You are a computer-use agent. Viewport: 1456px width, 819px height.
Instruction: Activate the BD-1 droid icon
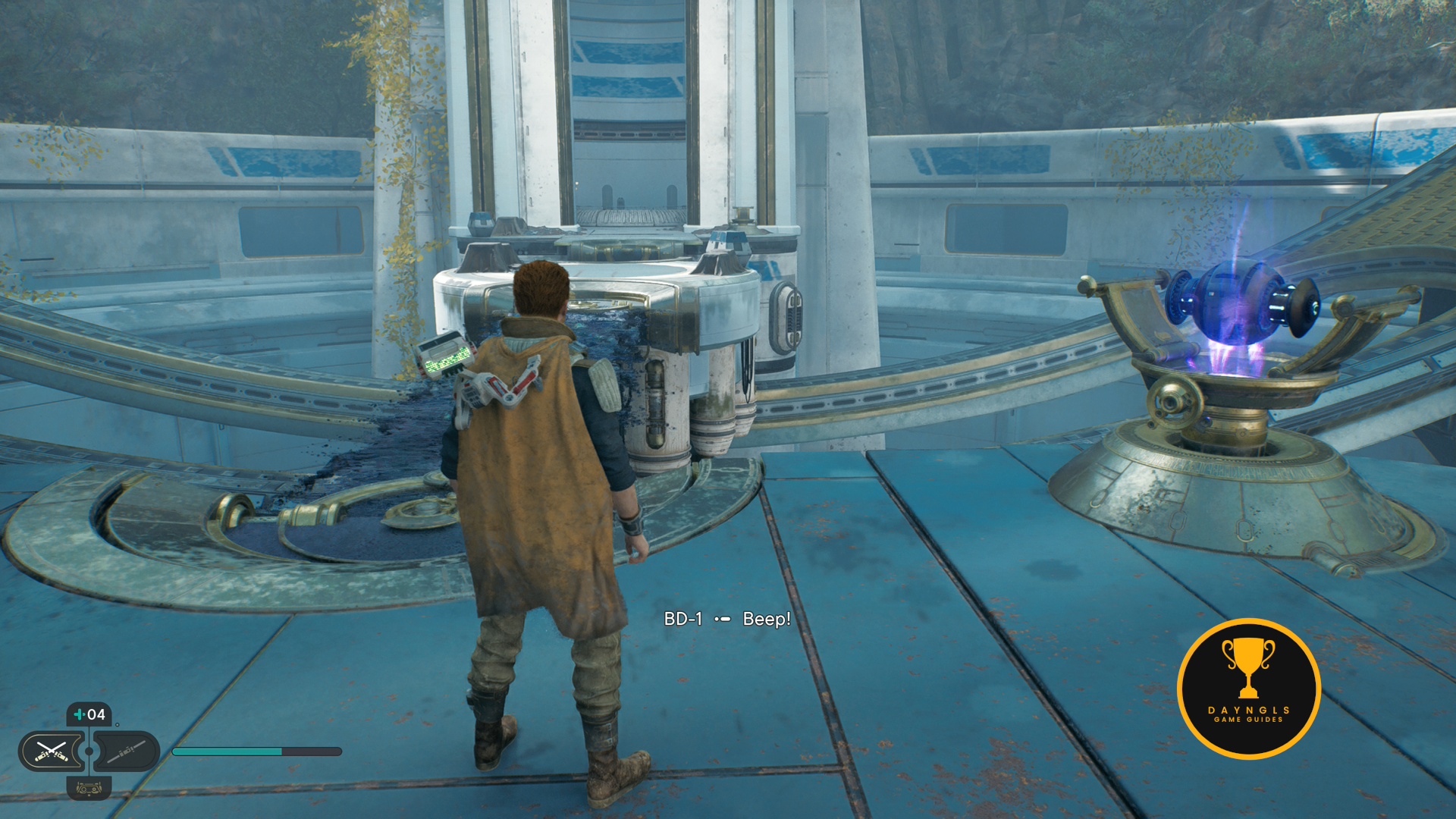click(89, 789)
